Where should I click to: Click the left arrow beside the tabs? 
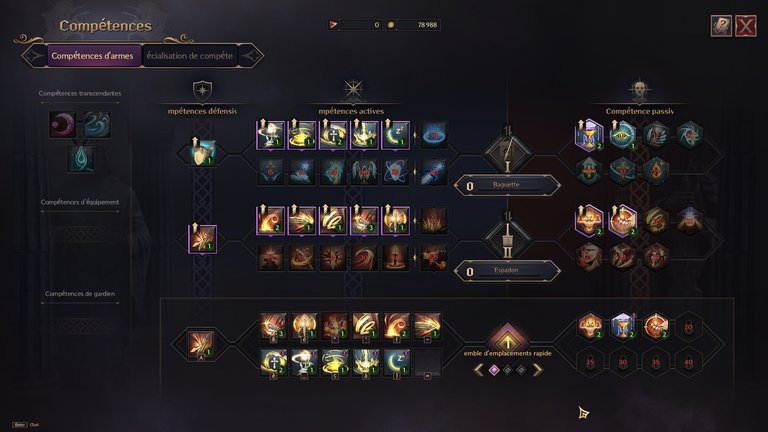[34, 56]
